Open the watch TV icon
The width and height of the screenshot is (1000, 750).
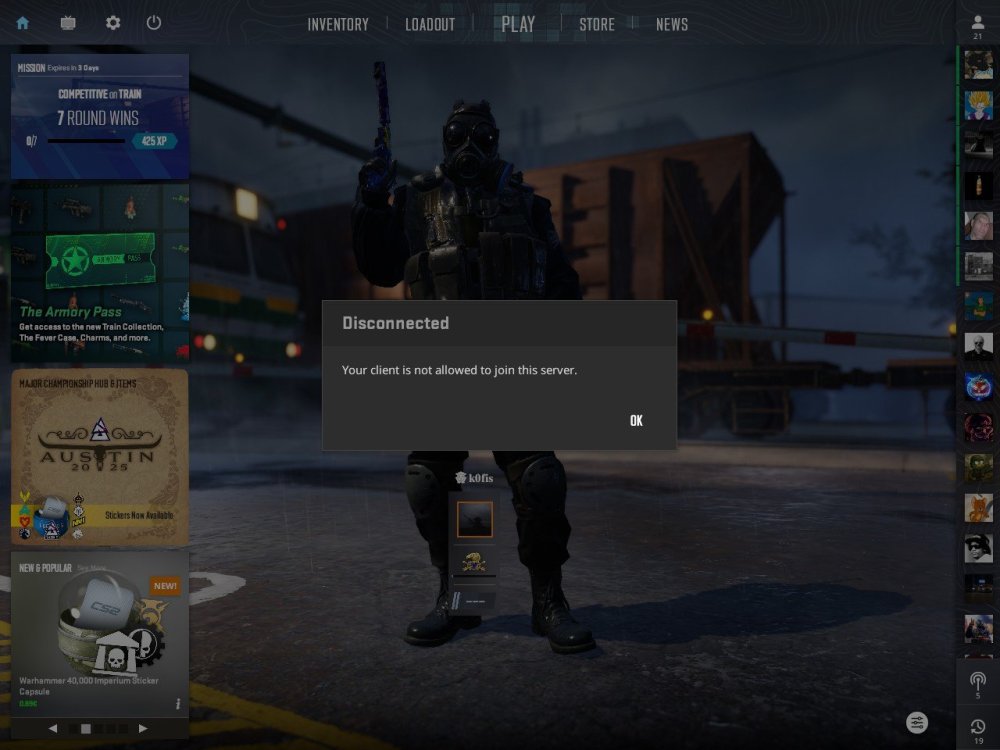click(68, 23)
